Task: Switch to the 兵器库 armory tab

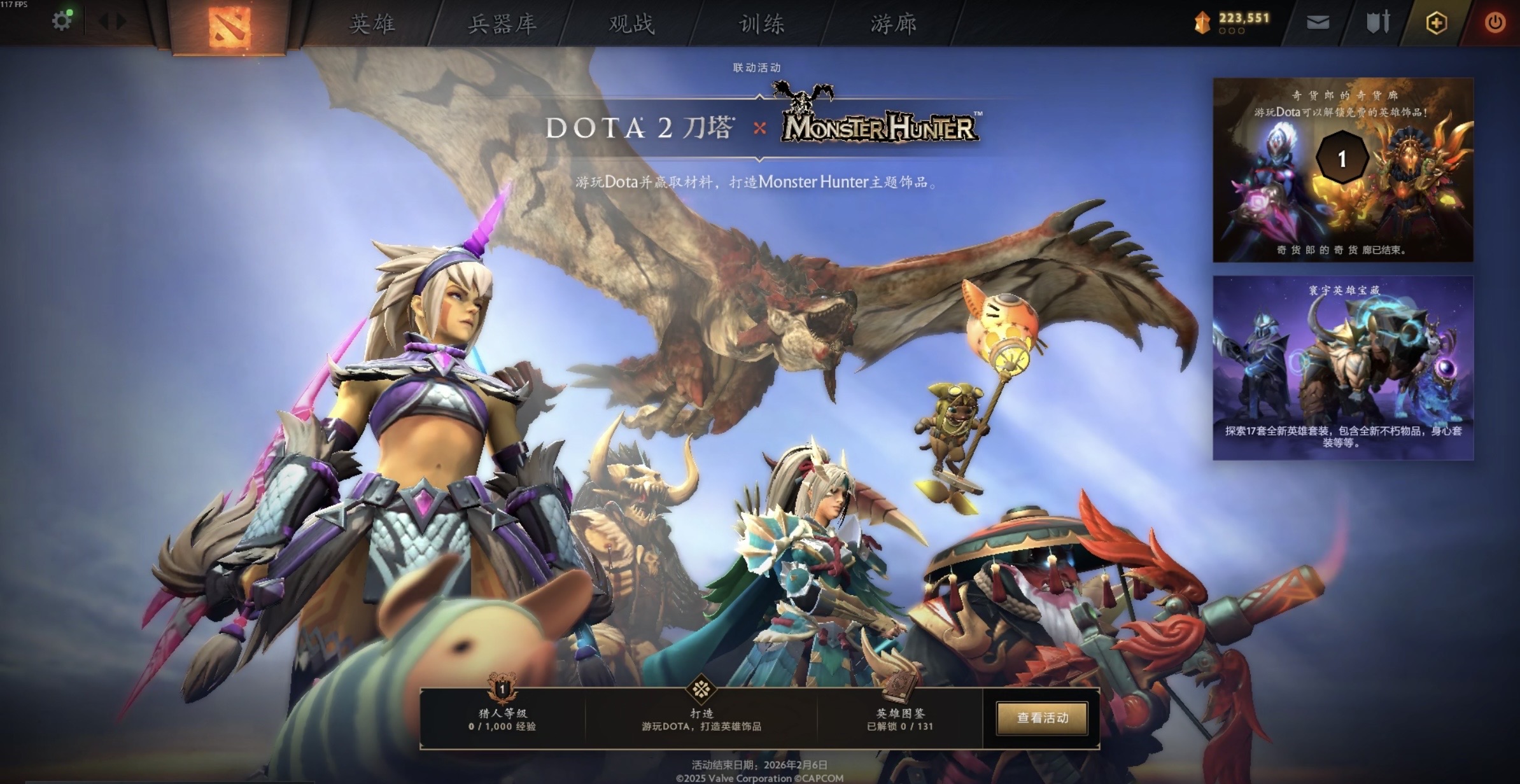Action: coord(502,24)
